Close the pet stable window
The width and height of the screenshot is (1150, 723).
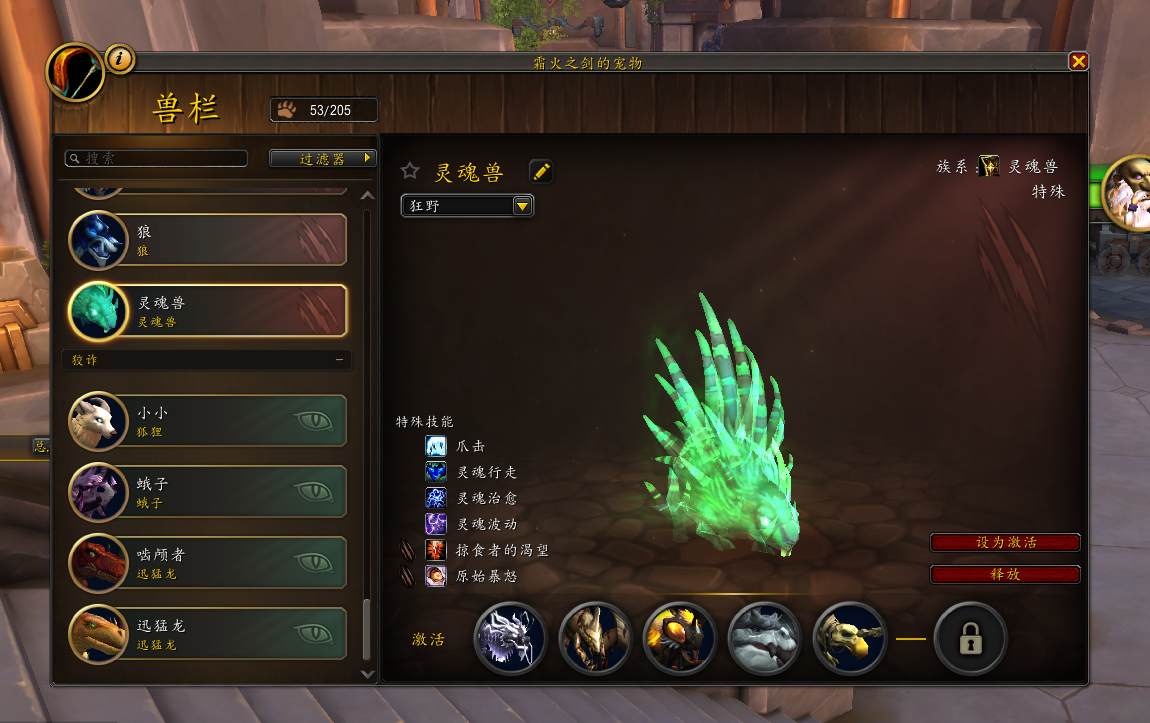[1078, 62]
